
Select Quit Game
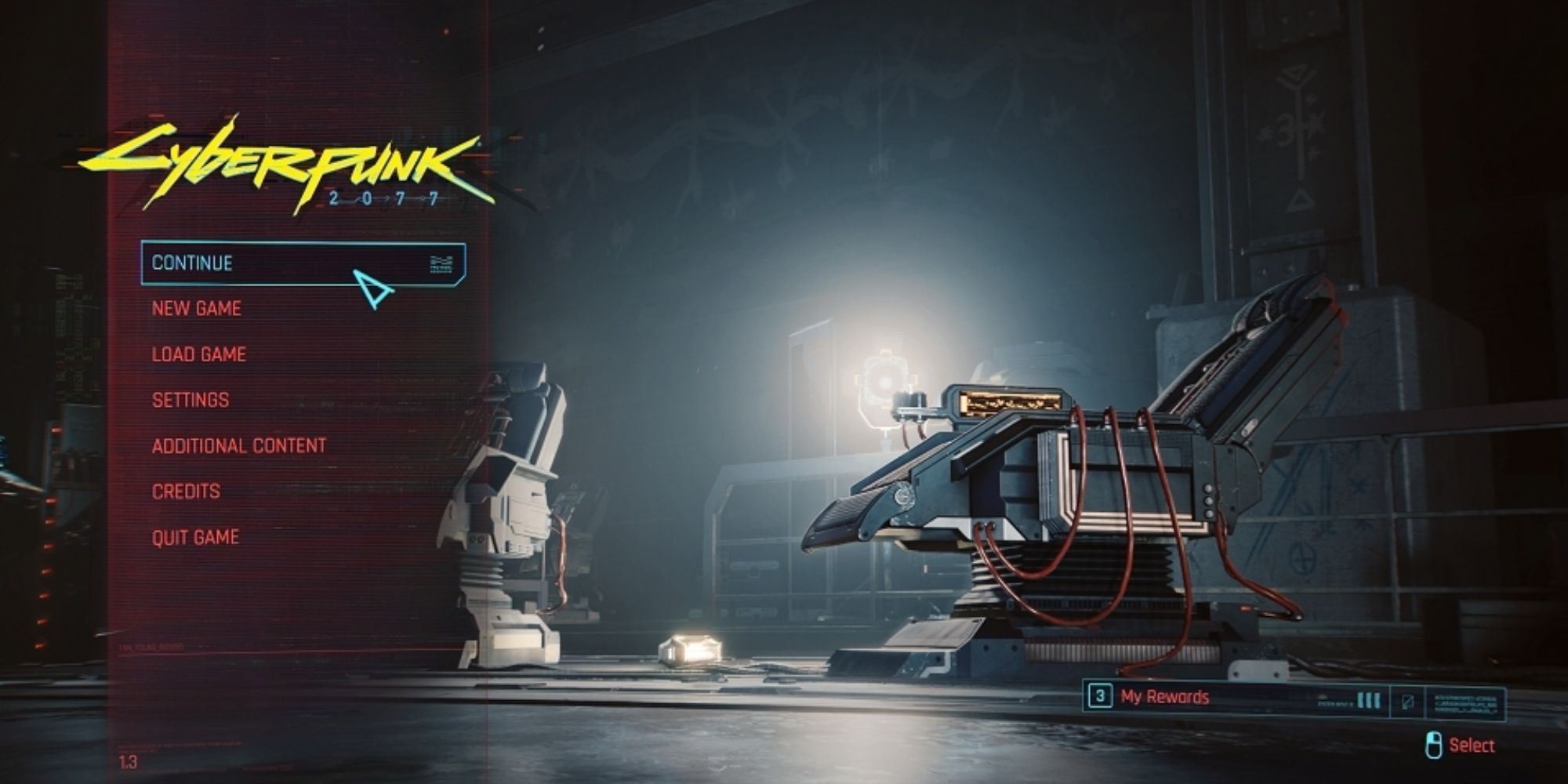click(195, 536)
